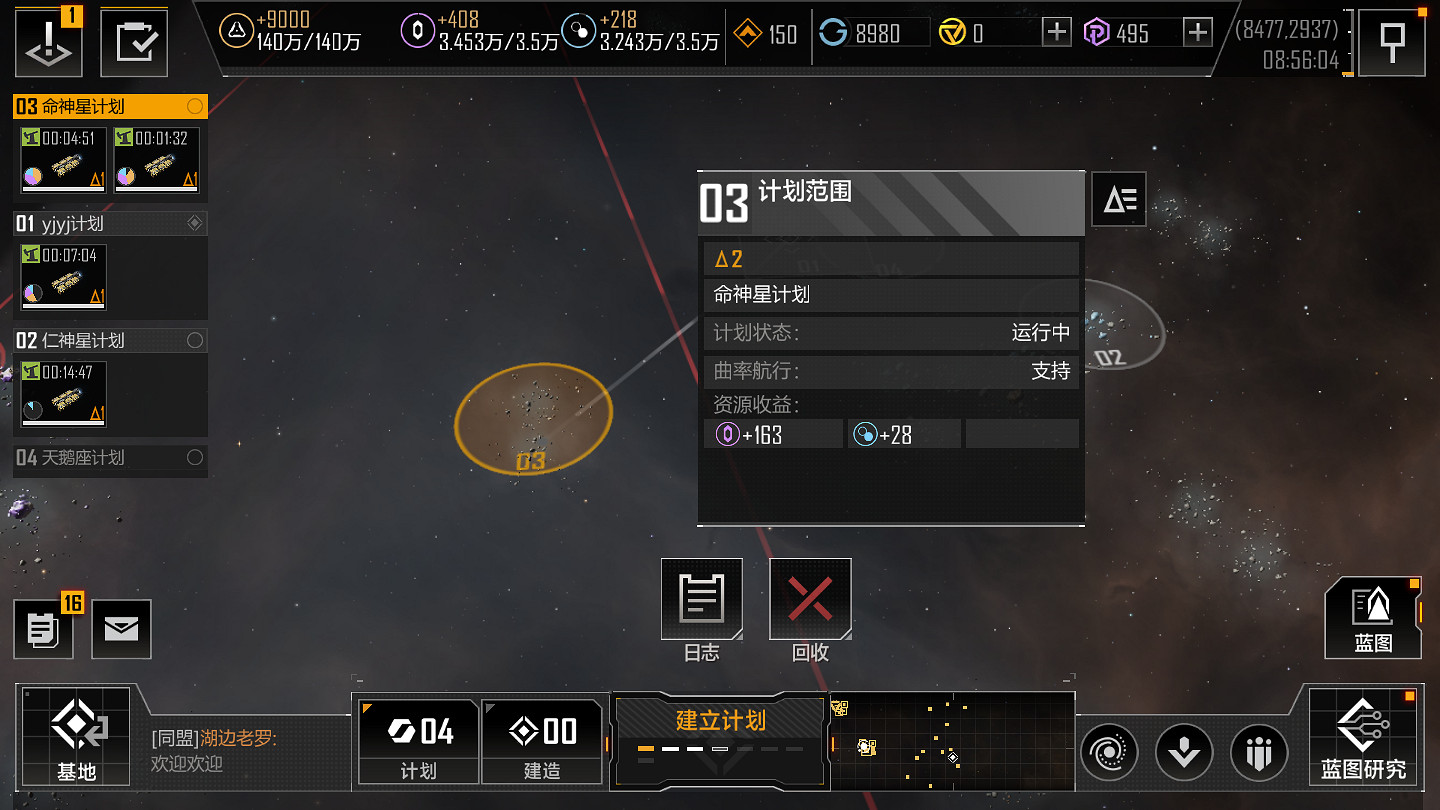This screenshot has width=1440, height=810.
Task: Open the mail envelope icon
Action: point(121,629)
